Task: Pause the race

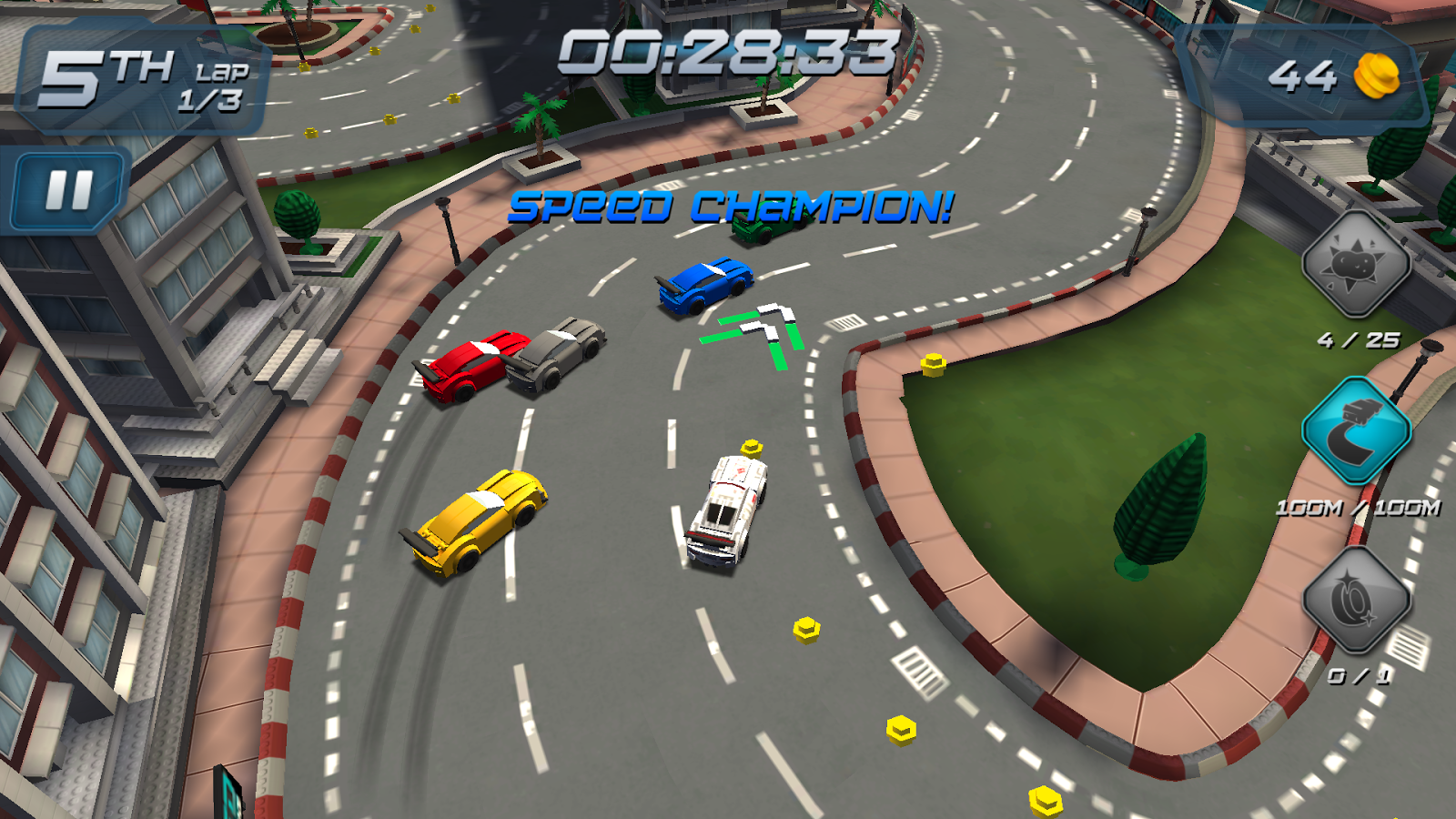Action: click(x=68, y=190)
